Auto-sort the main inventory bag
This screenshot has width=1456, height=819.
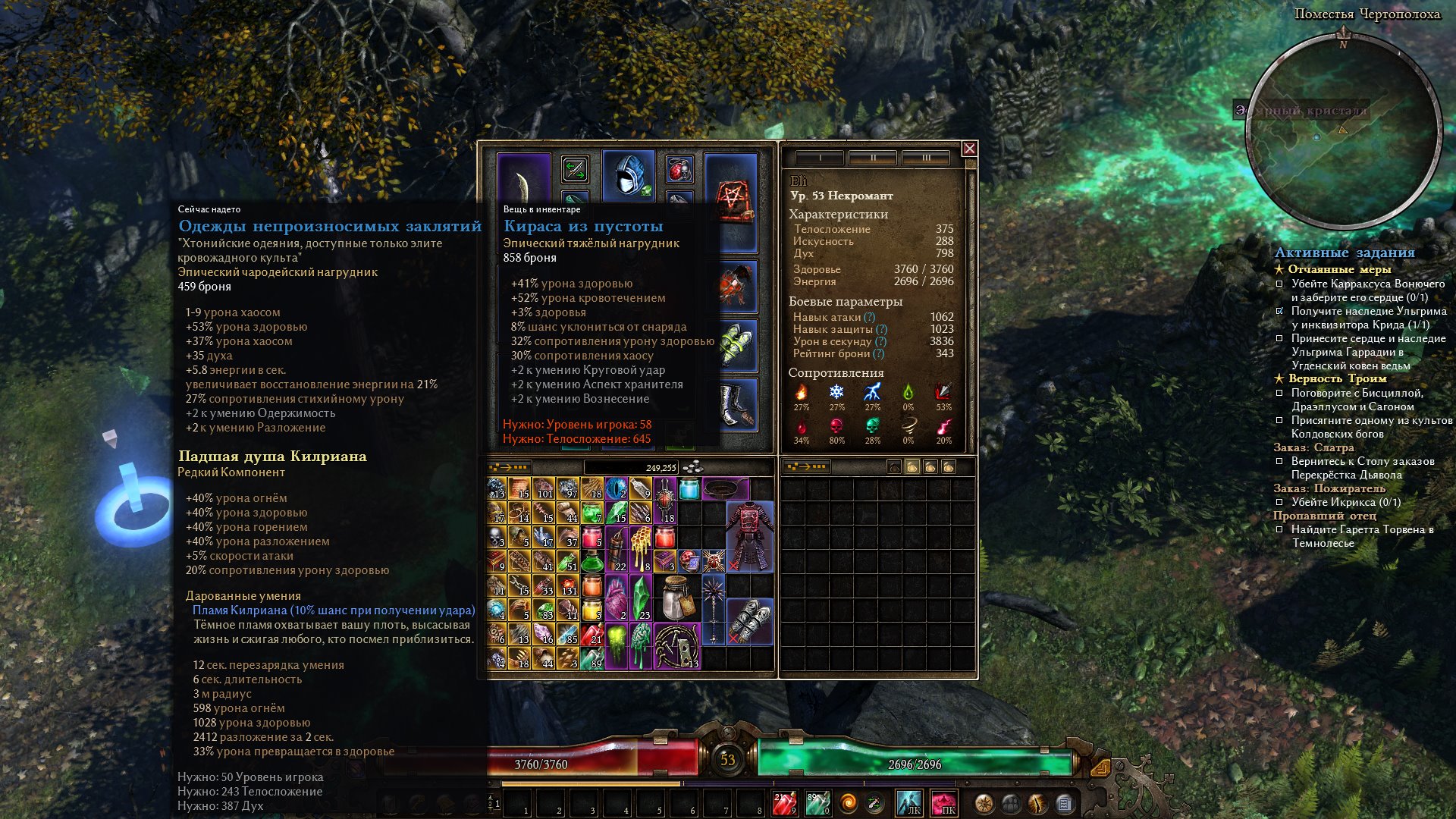point(509,467)
